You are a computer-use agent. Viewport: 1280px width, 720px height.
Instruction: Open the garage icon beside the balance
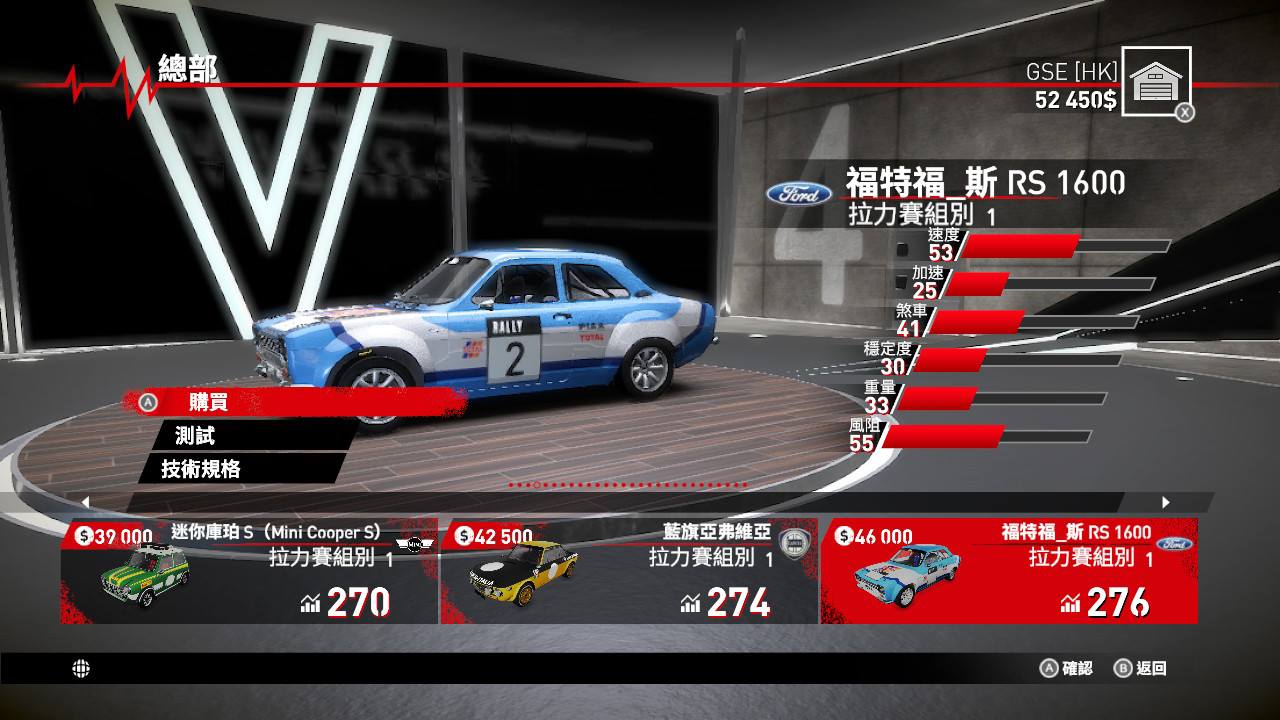point(1156,82)
